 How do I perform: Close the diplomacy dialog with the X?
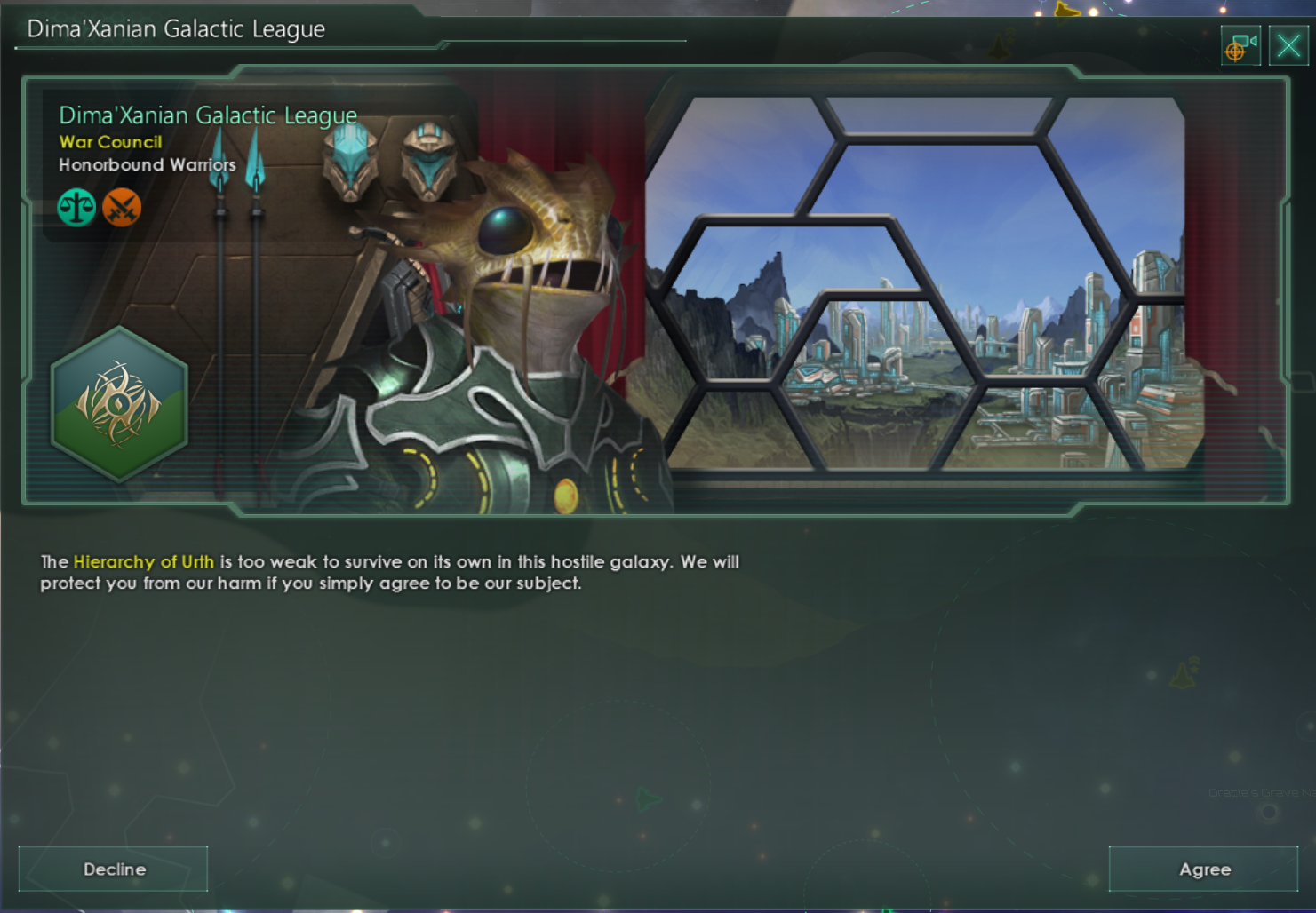1287,44
